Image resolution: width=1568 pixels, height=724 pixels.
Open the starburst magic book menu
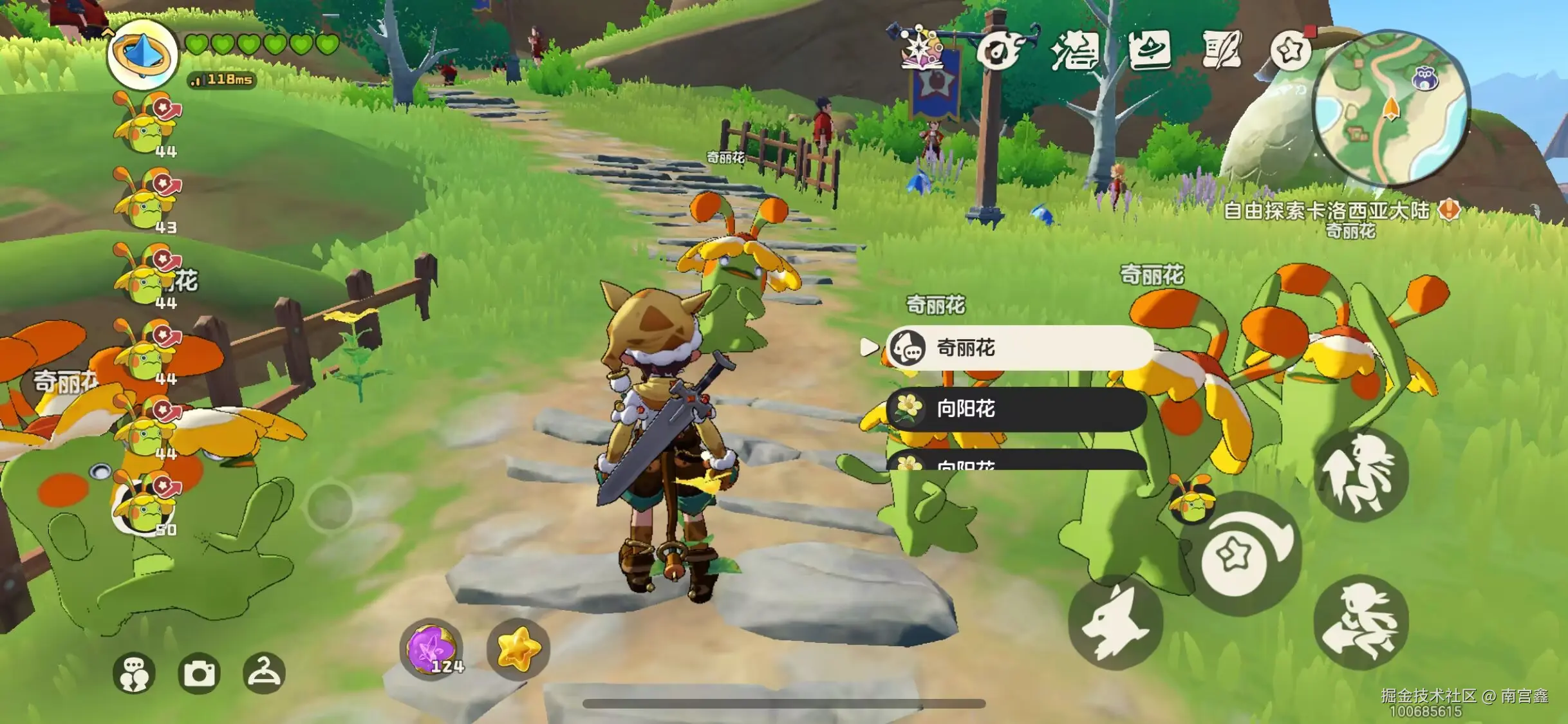click(922, 50)
